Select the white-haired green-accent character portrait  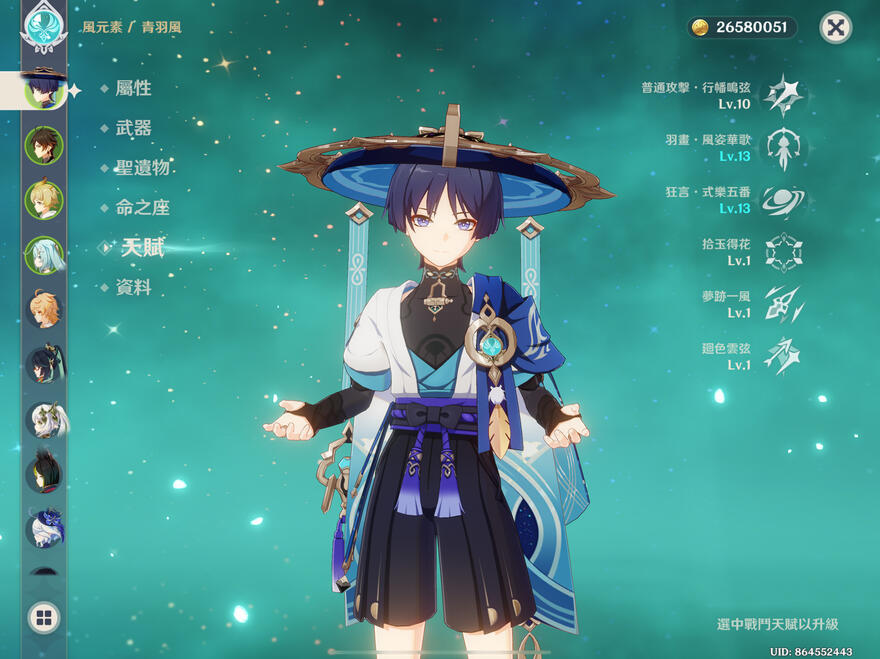click(44, 420)
